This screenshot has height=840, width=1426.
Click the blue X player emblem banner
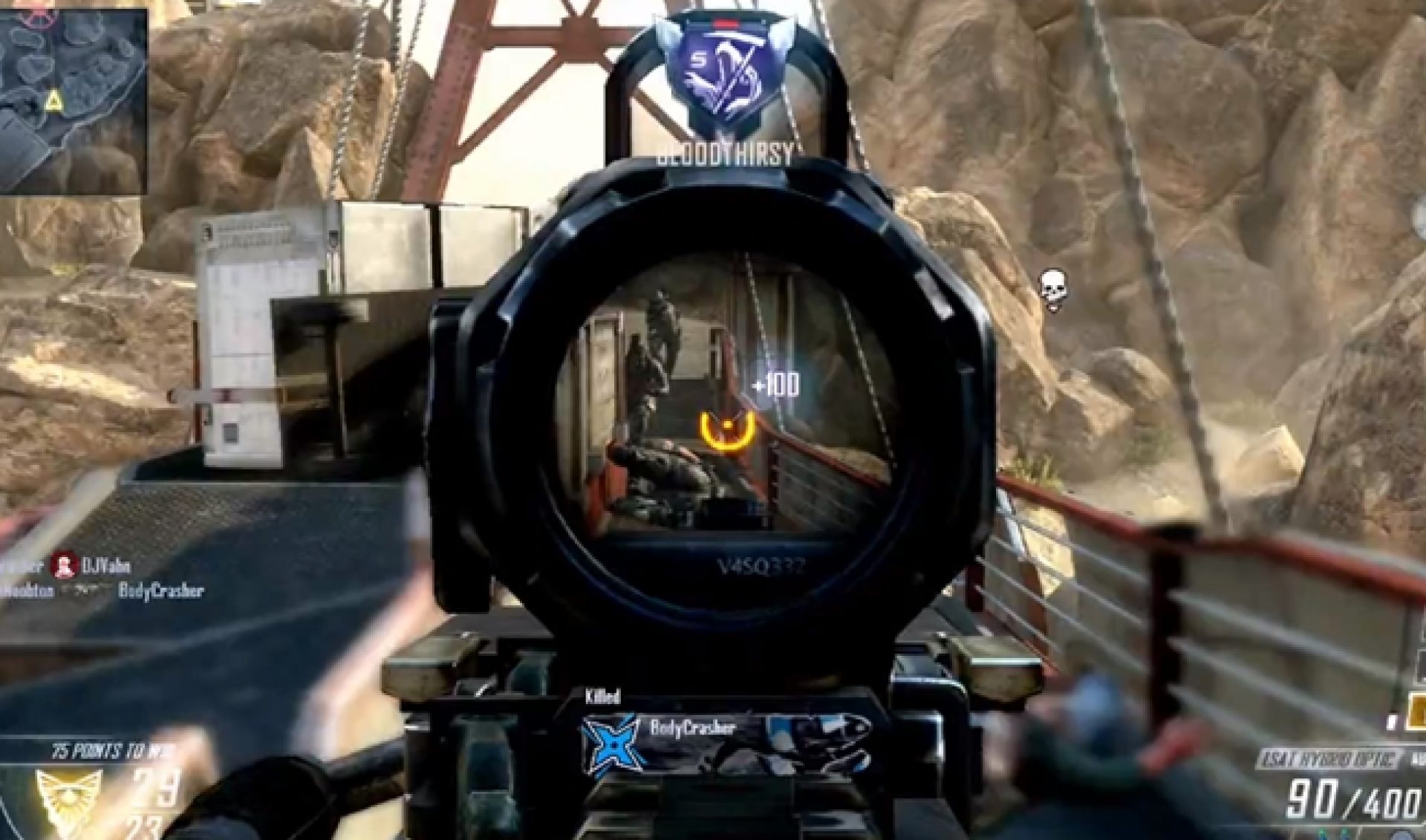(x=613, y=742)
